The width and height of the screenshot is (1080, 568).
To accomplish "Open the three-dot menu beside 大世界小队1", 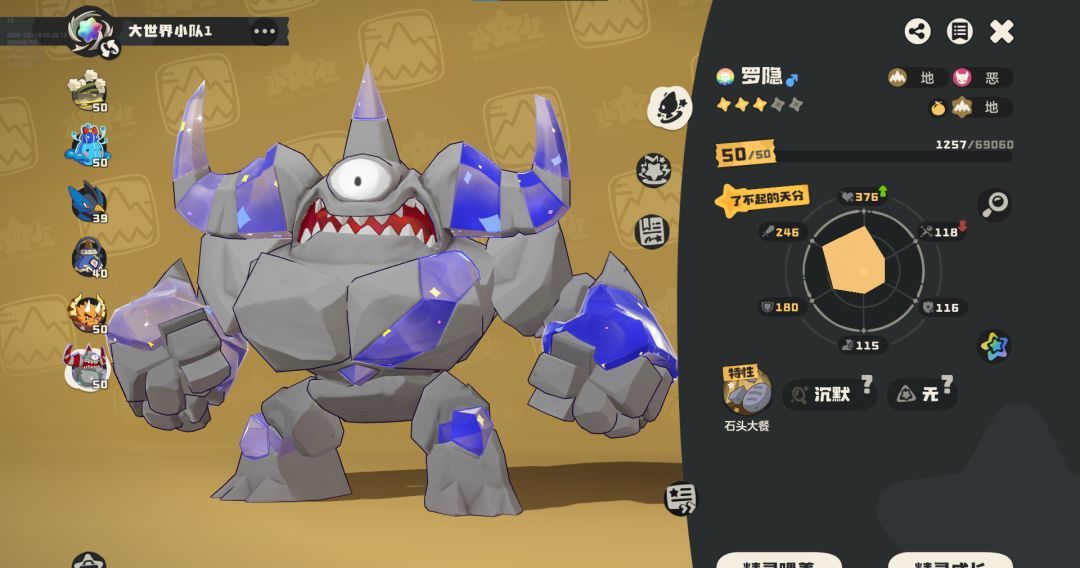I will point(264,31).
